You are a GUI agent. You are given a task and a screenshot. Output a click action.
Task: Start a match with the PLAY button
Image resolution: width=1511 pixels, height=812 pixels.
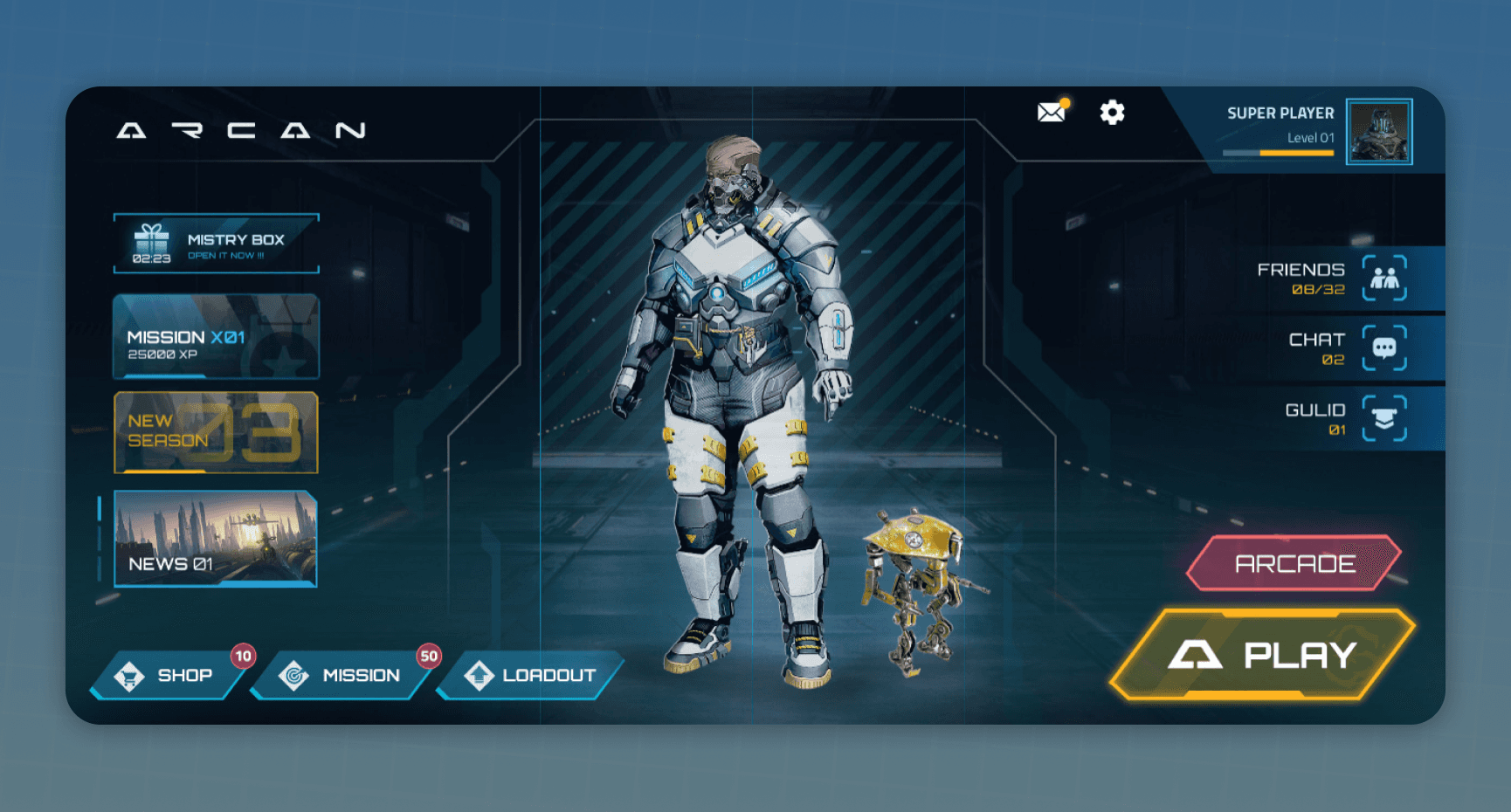coord(1262,655)
